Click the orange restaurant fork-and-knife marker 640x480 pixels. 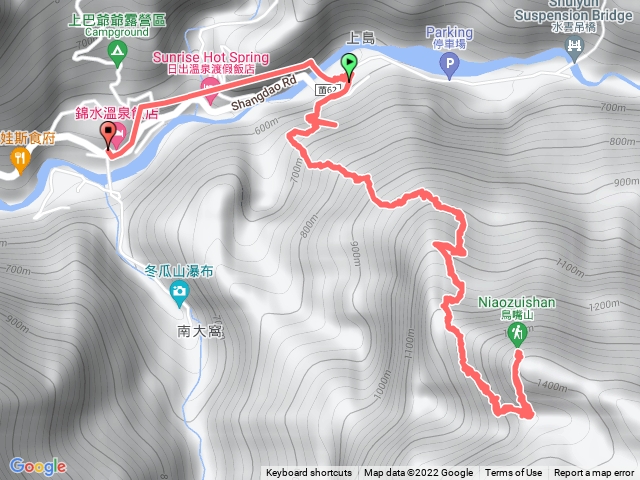click(x=18, y=160)
